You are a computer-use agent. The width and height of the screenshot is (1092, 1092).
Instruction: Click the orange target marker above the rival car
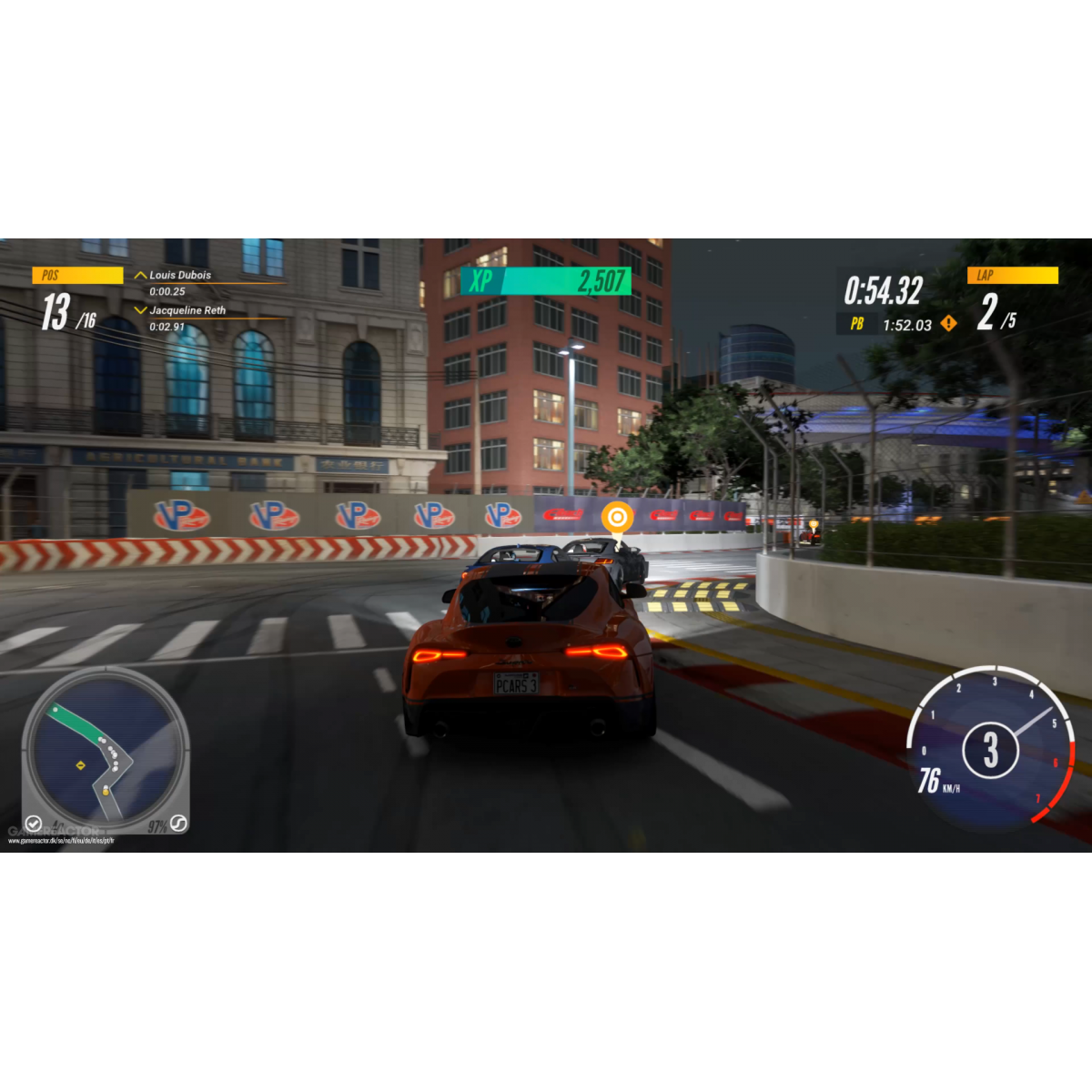tap(617, 518)
